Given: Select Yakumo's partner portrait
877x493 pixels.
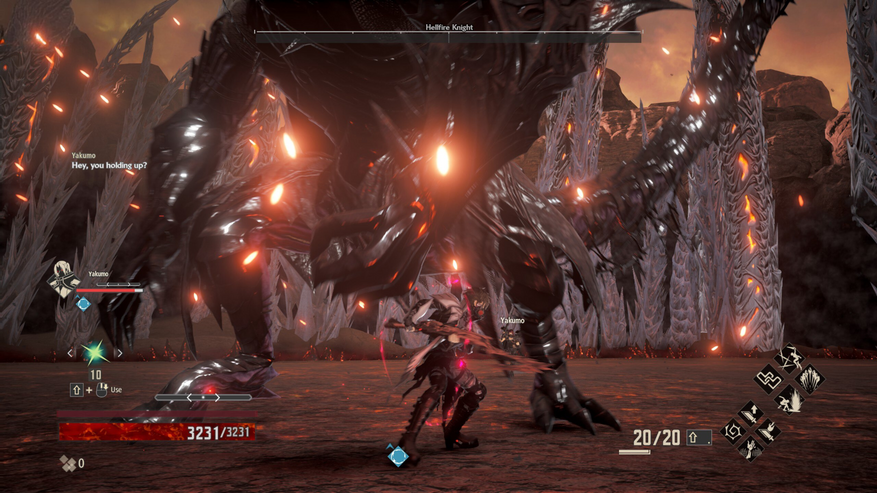Looking at the screenshot, I should 66,278.
